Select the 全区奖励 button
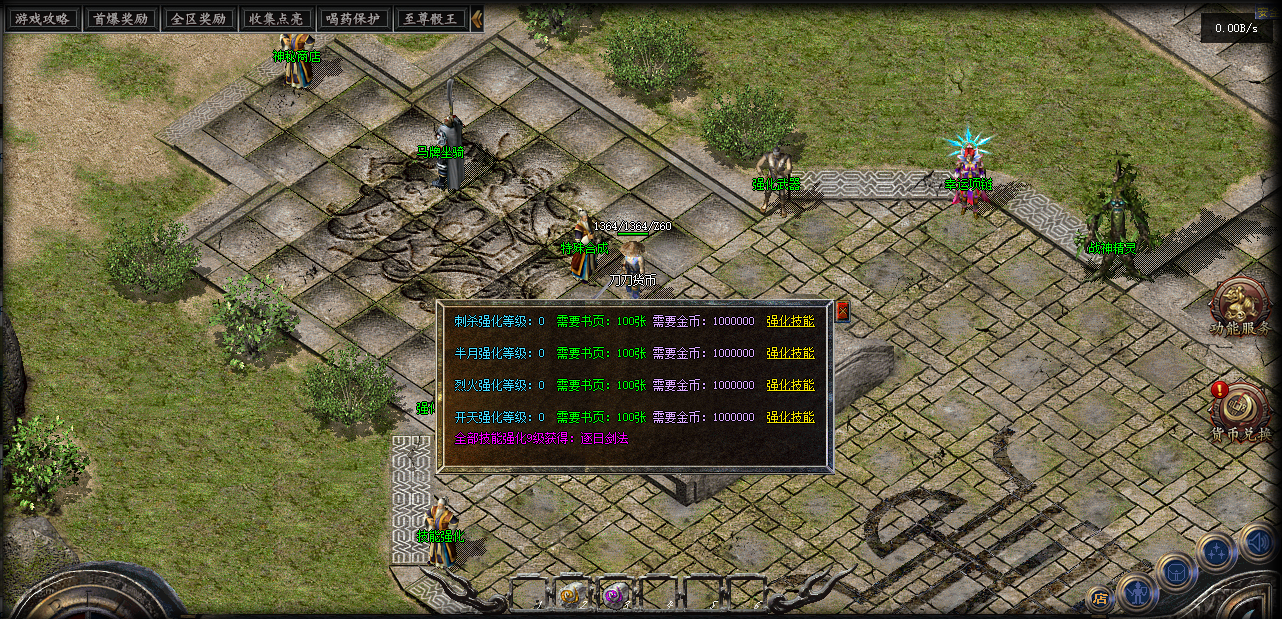 click(x=198, y=19)
